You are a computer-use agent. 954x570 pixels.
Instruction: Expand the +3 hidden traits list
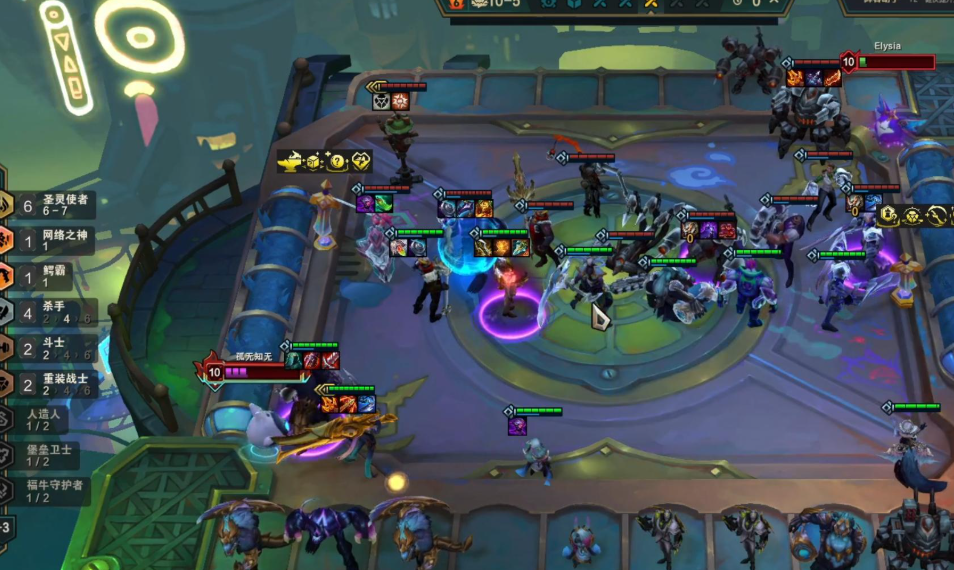tap(5, 527)
